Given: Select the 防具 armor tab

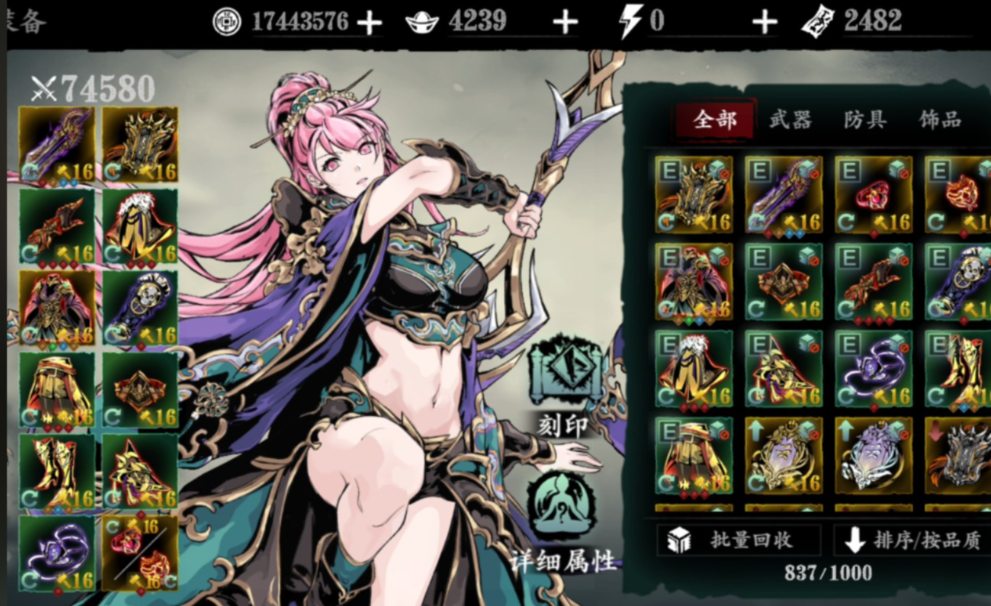Looking at the screenshot, I should 865,120.
